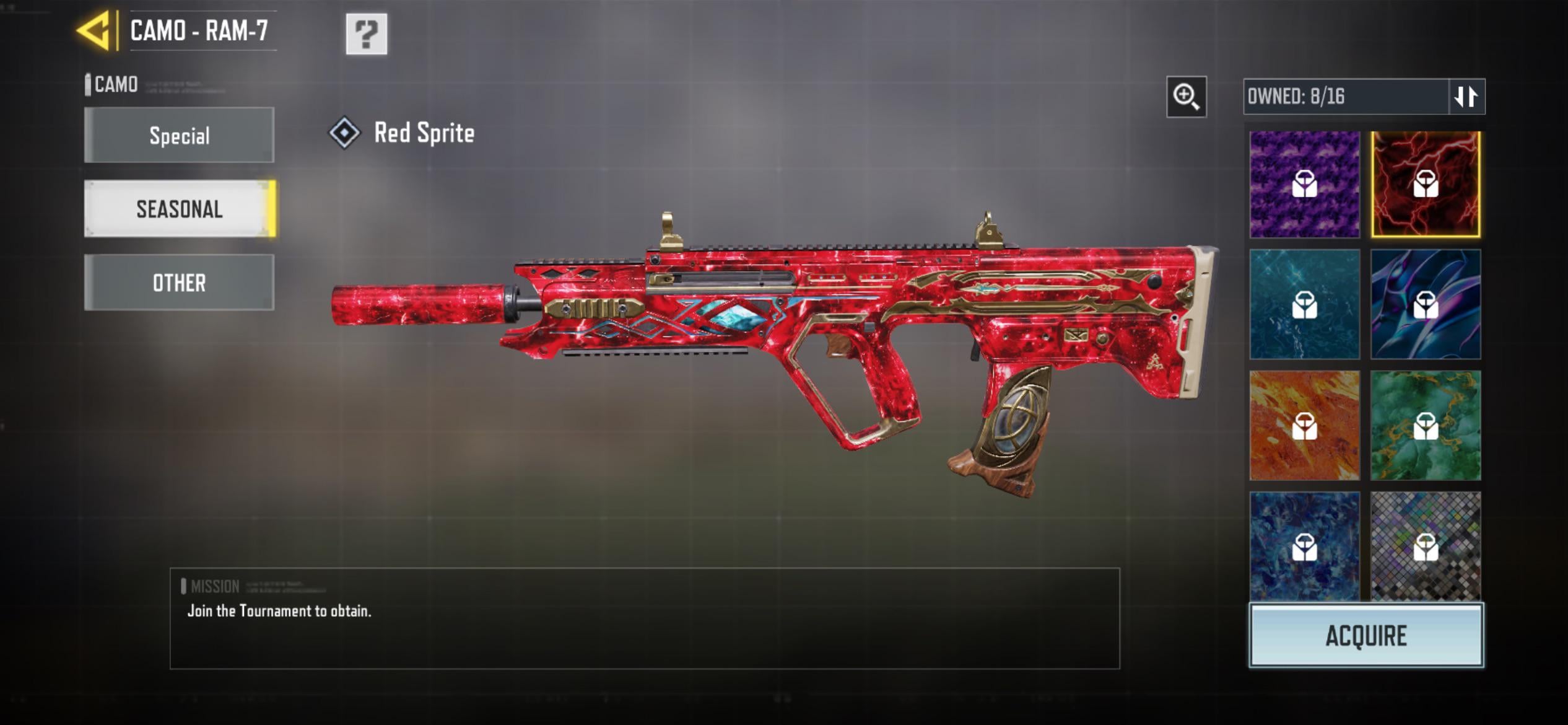Select the orange flame camo thumbnail
Image resolution: width=1568 pixels, height=725 pixels.
1304,426
